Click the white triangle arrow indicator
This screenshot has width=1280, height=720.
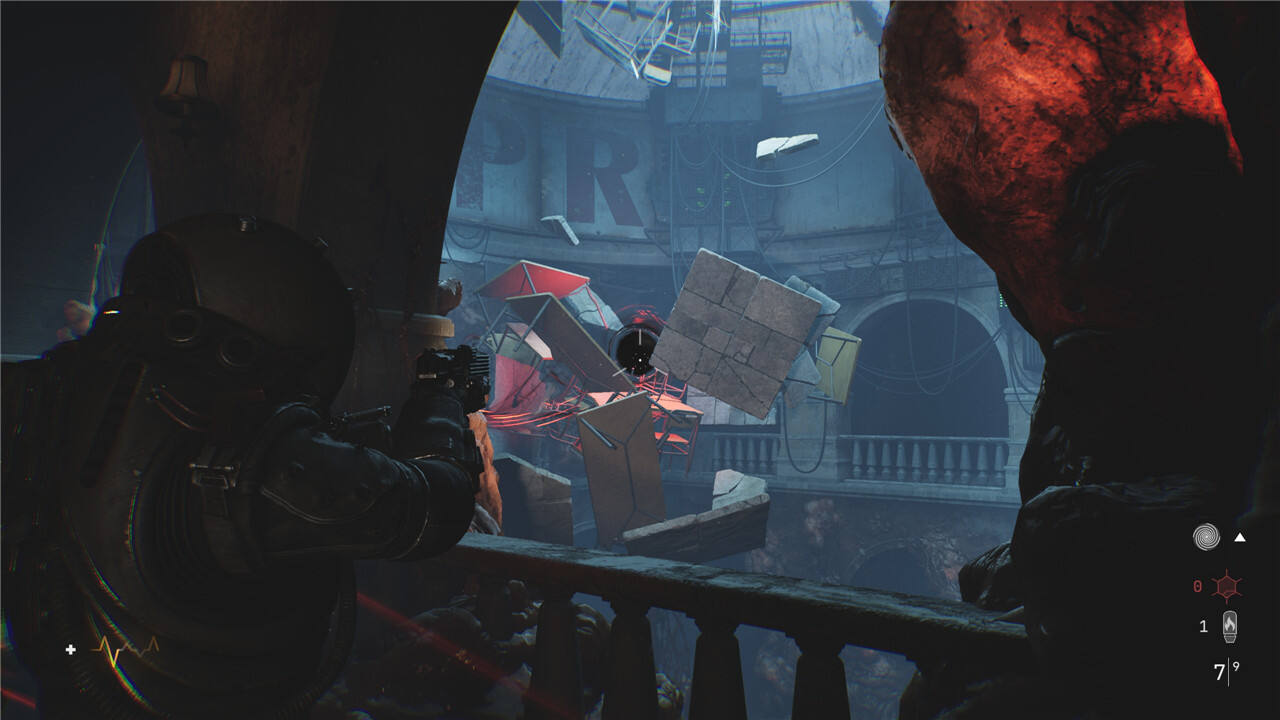click(1240, 538)
